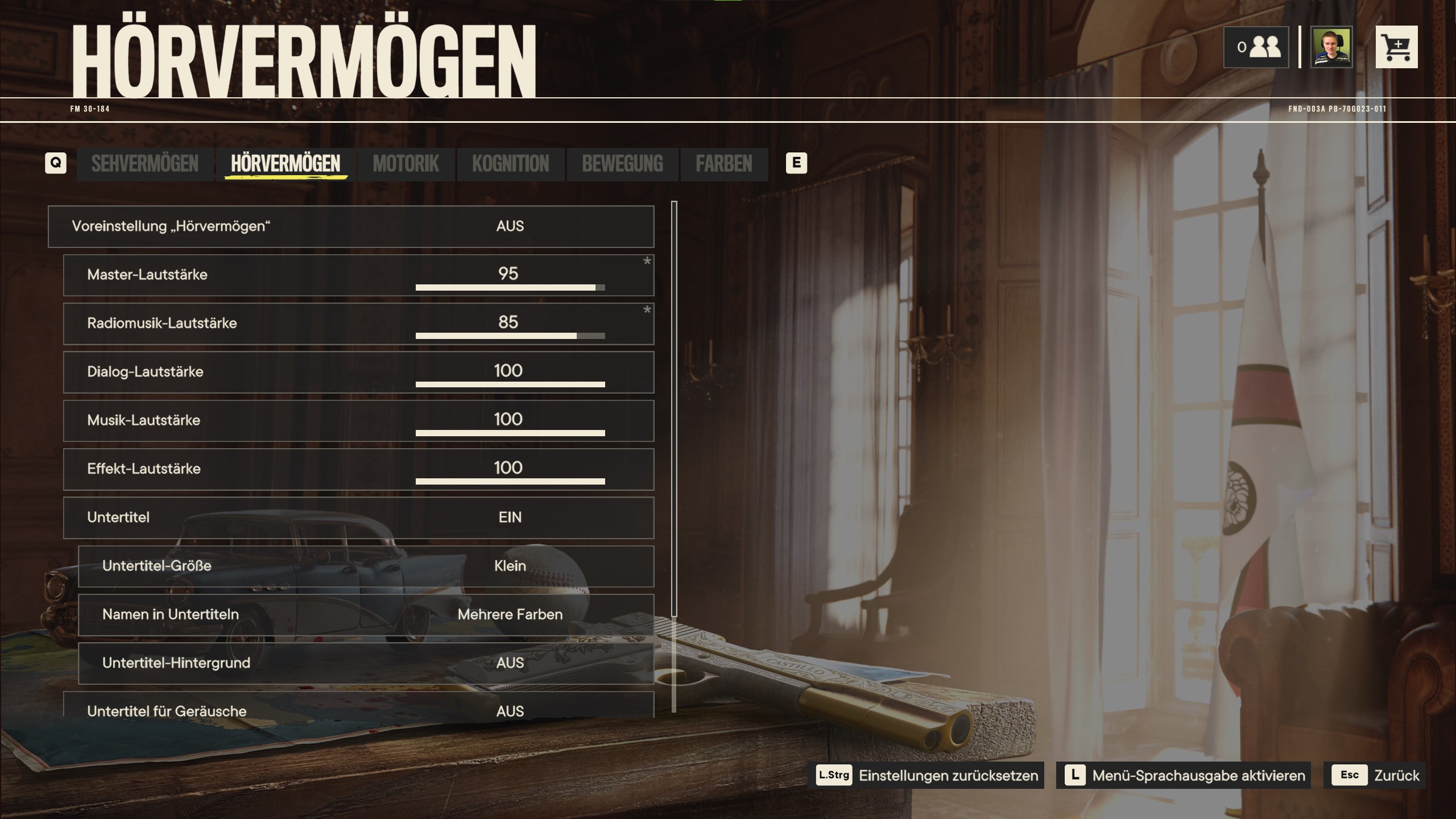
Task: Go back with the Zurück button
Action: (1374, 775)
